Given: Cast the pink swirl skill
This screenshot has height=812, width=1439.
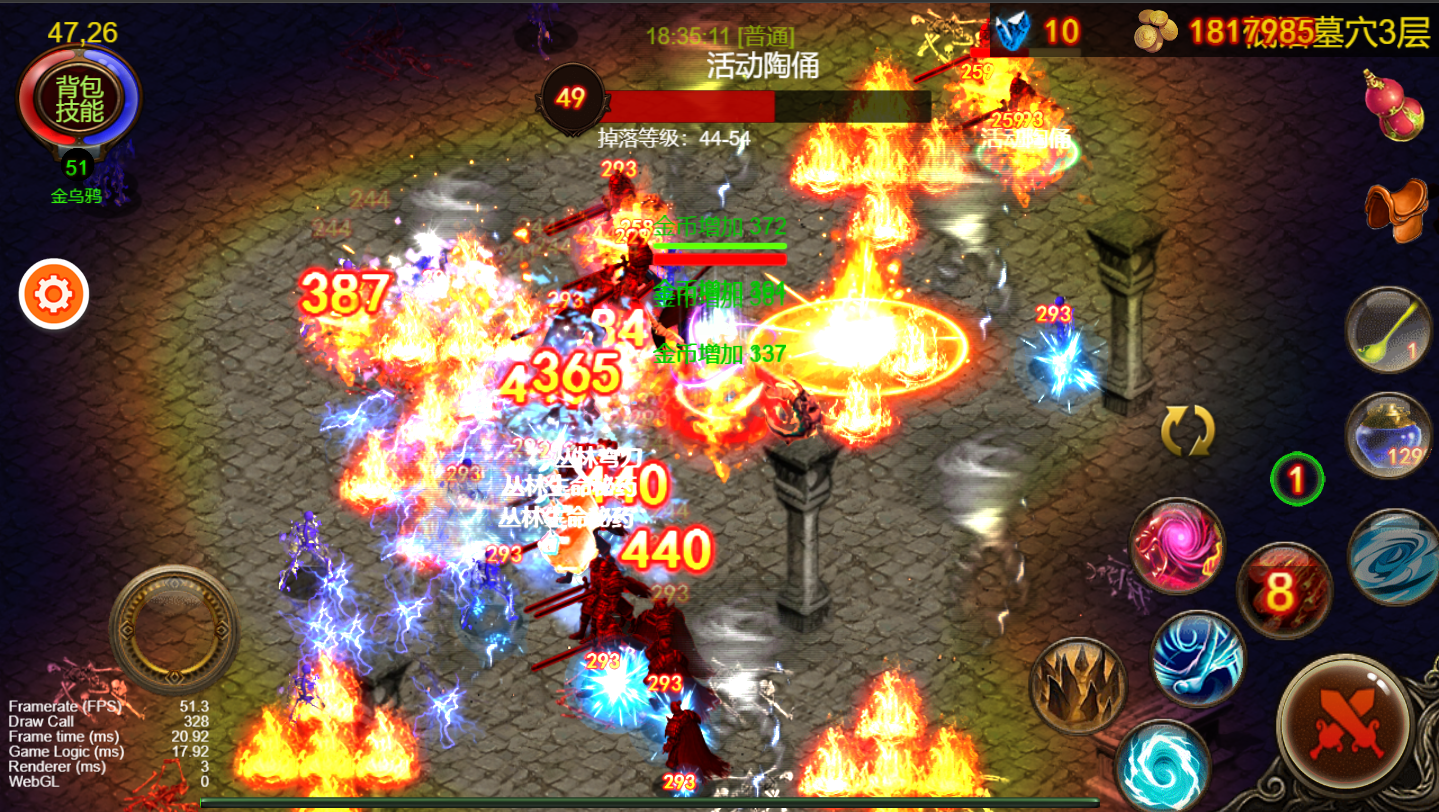Looking at the screenshot, I should point(1178,546).
